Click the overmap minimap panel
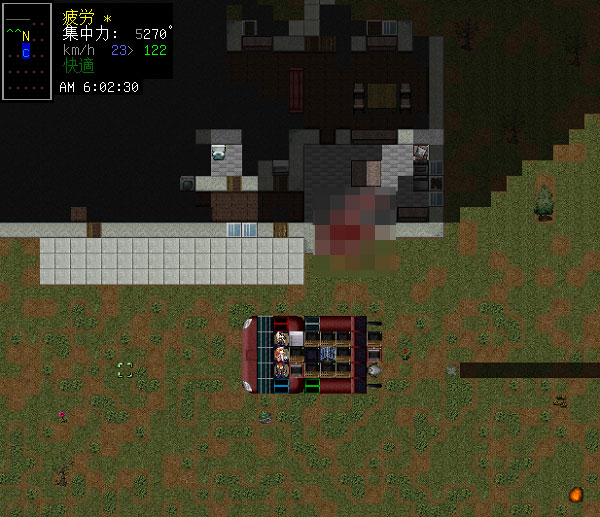 point(27,50)
